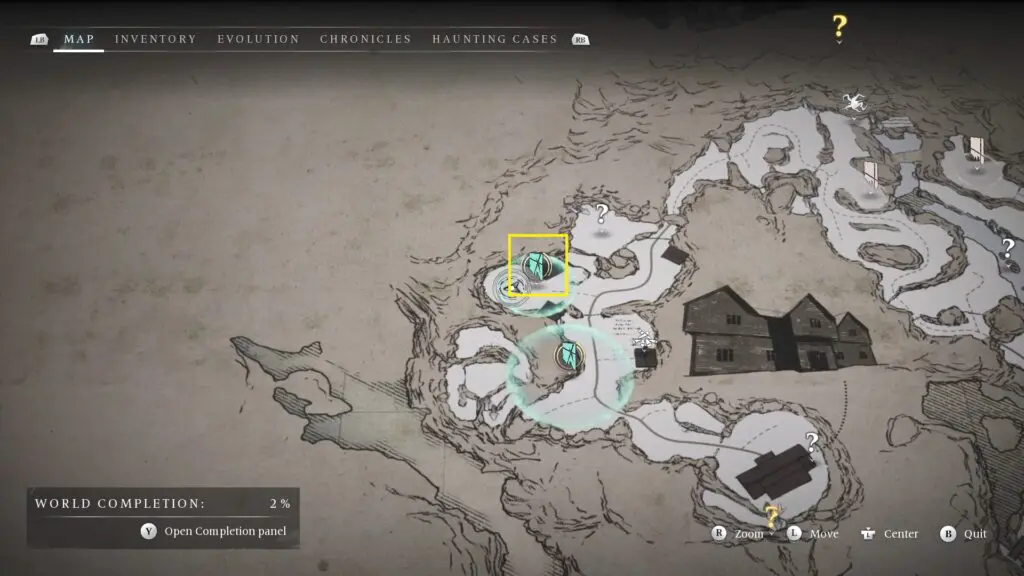Go to the Chronicles tab
Viewport: 1024px width, 576px height.
(365, 39)
